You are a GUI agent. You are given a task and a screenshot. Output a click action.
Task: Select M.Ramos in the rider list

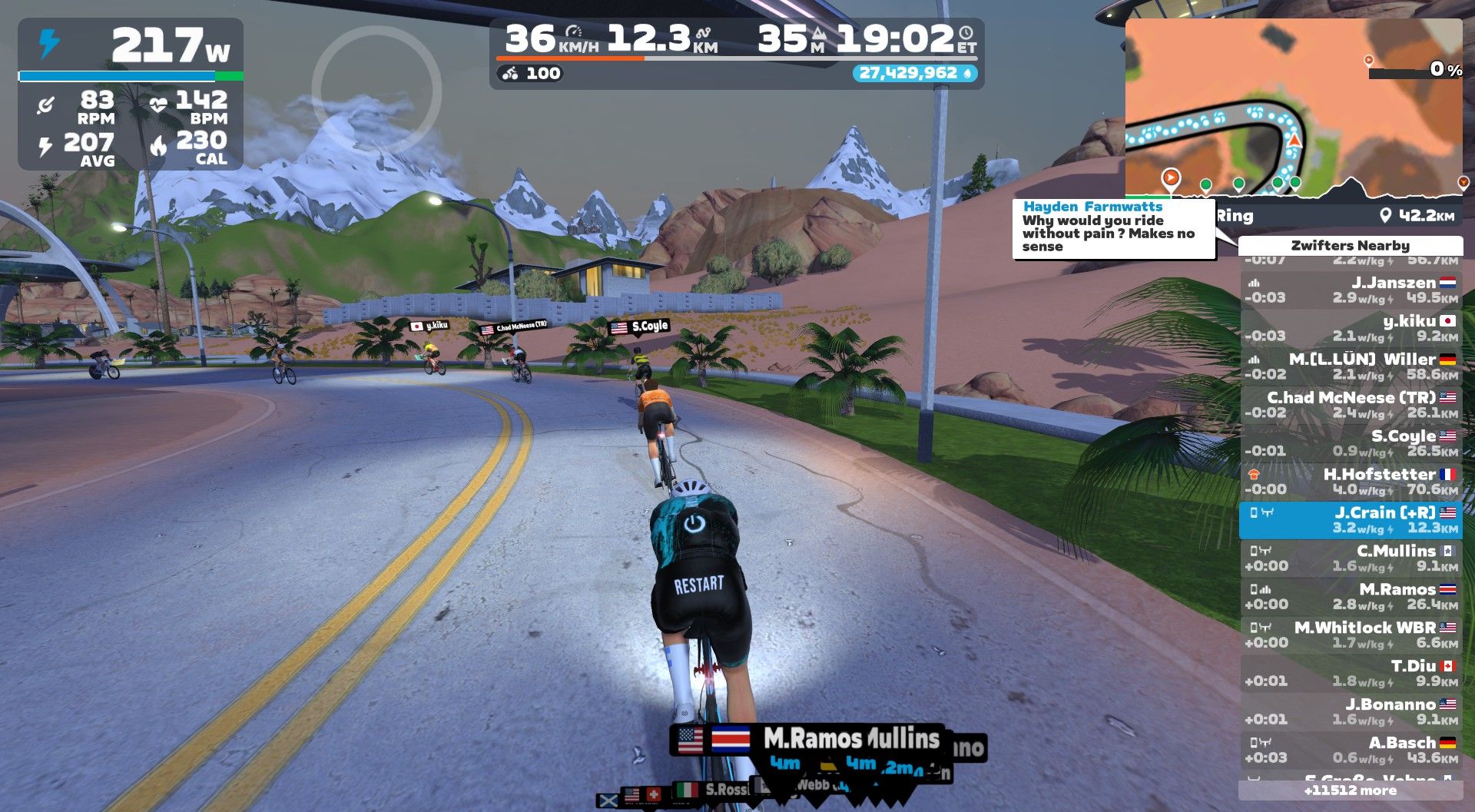click(1351, 597)
